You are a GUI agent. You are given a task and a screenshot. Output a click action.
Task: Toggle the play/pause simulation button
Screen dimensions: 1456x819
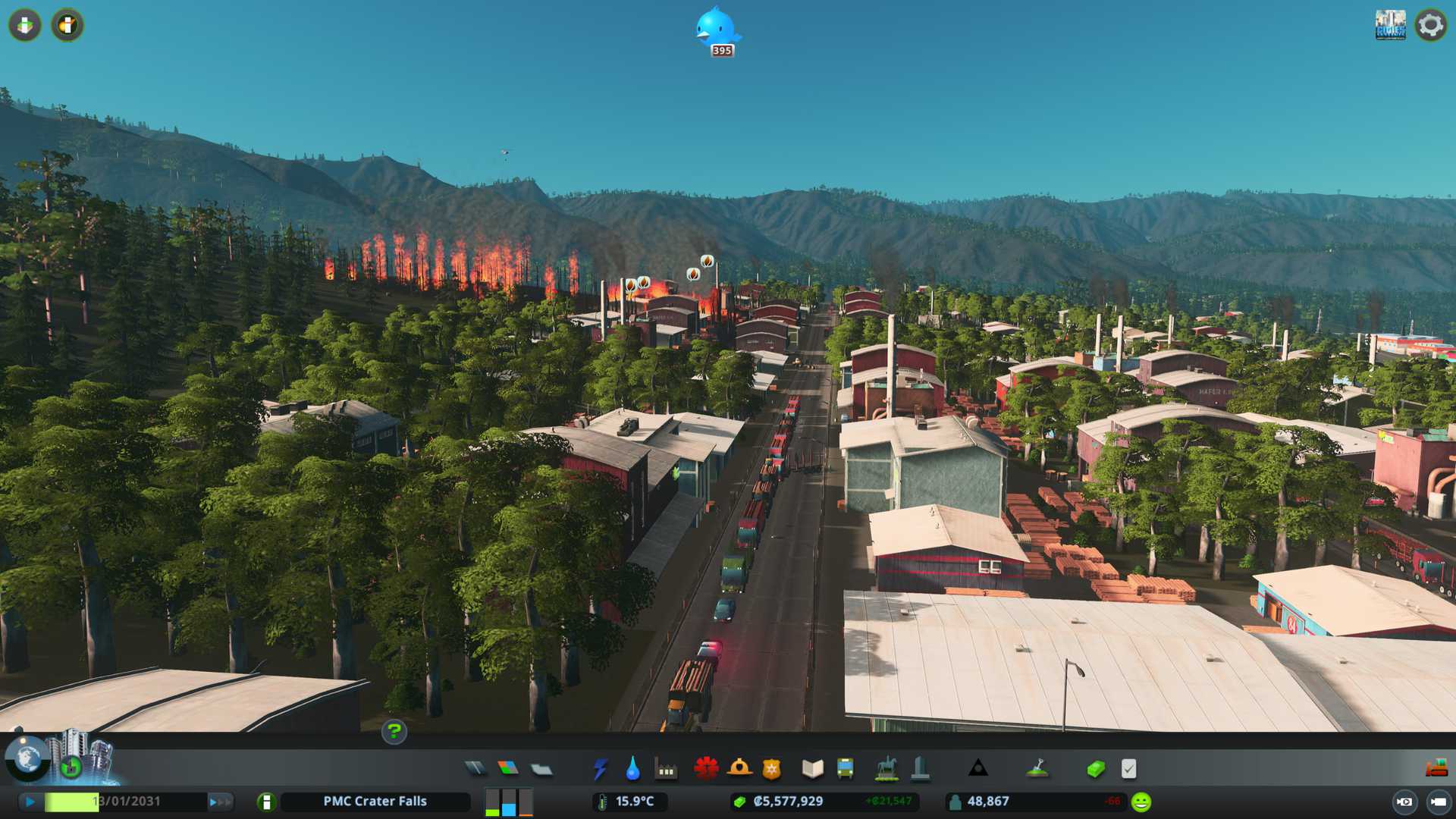(30, 802)
